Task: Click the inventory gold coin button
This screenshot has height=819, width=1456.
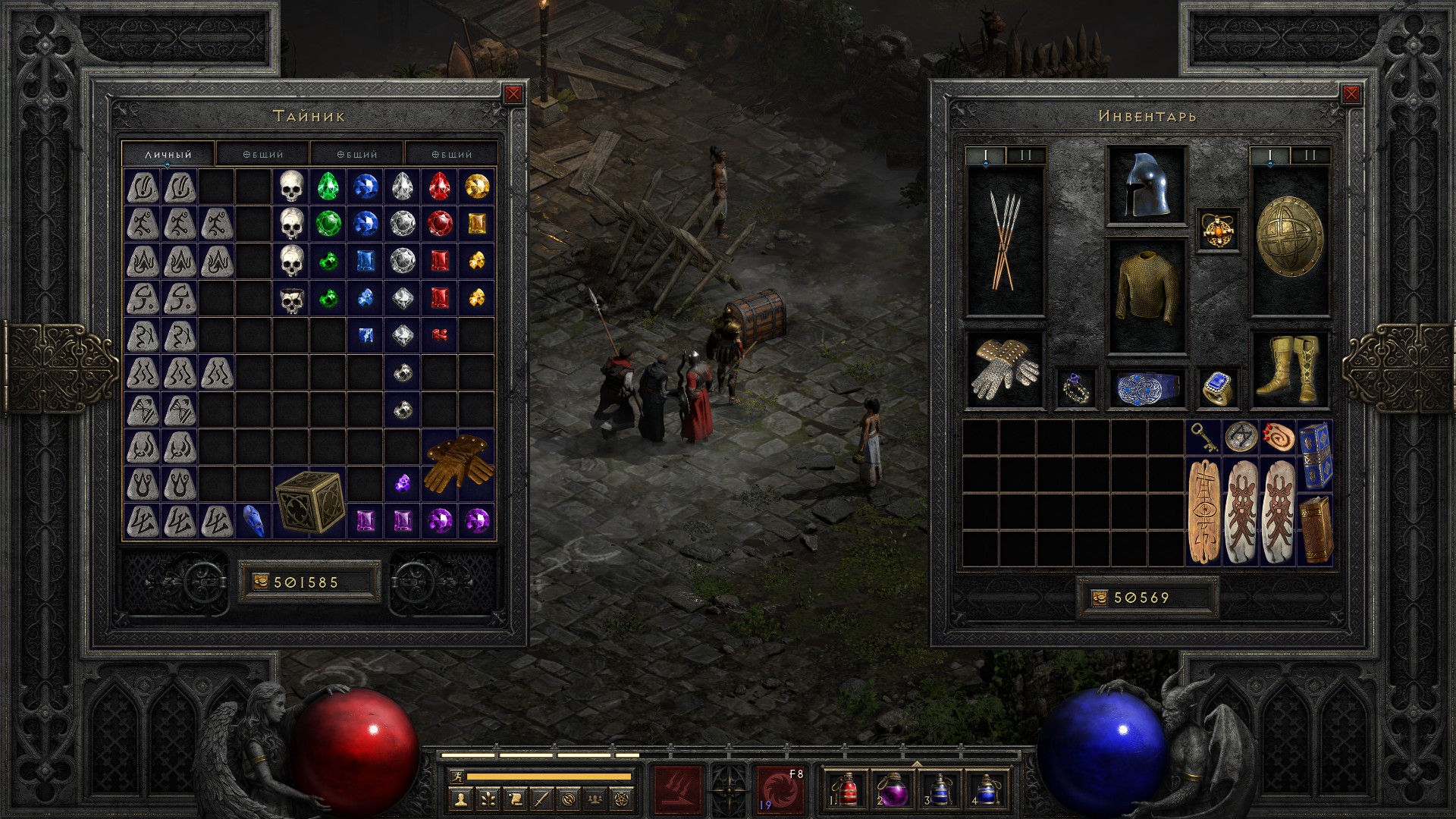Action: (x=1100, y=598)
